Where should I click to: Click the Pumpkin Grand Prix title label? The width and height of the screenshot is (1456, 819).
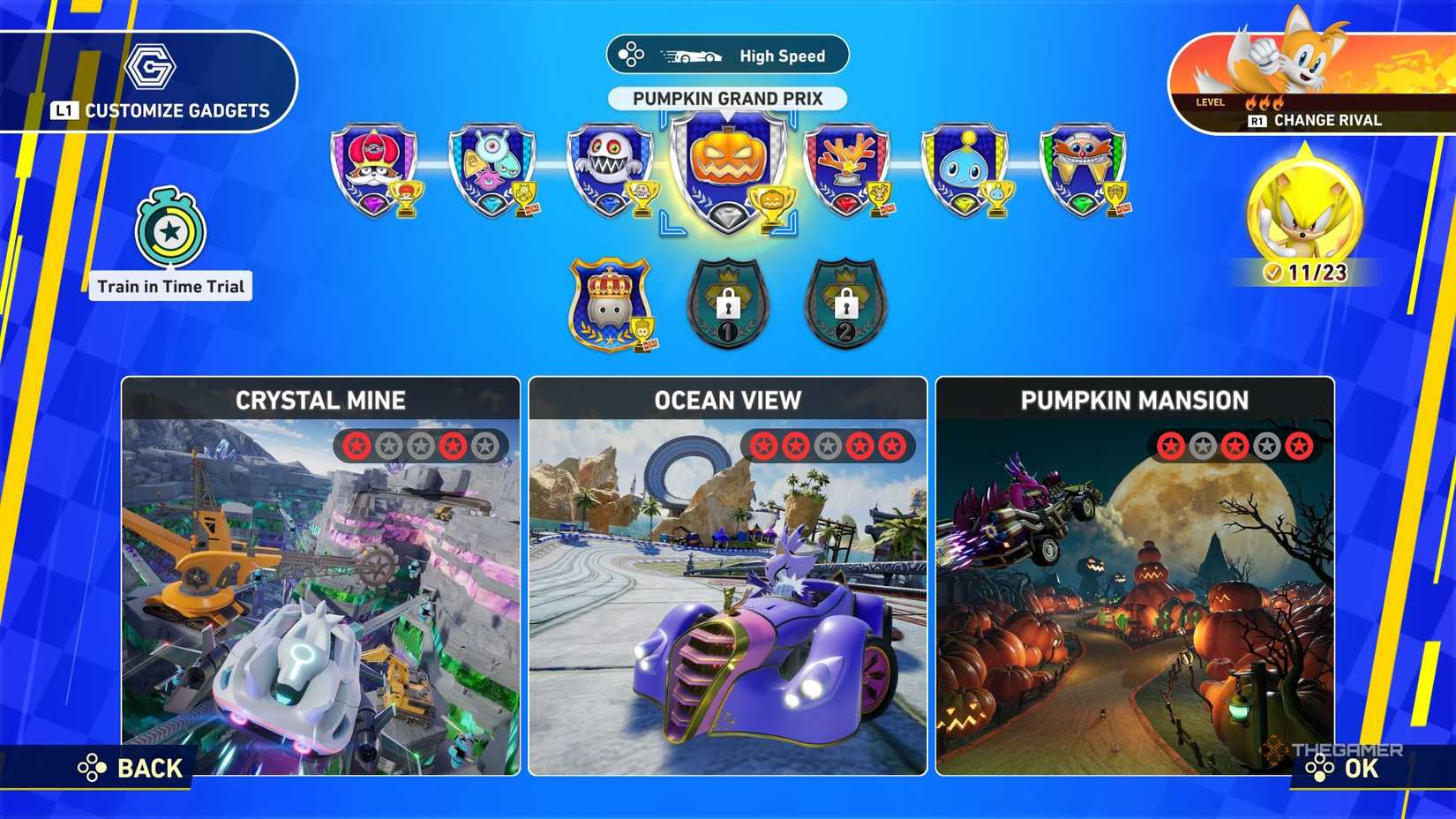coord(726,98)
